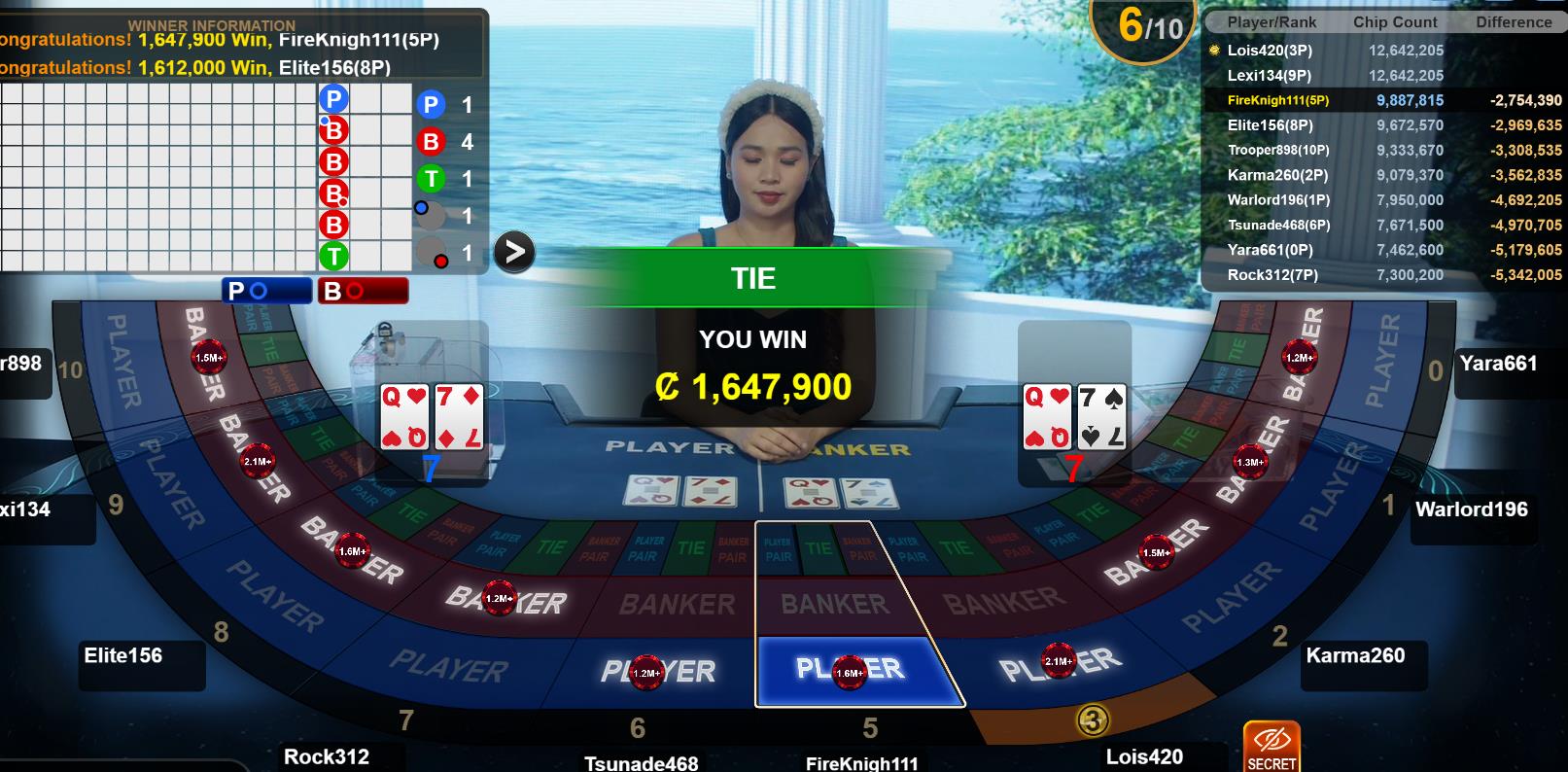Click the Difference column header
Viewport: 1568px width, 772px height.
click(x=1513, y=22)
